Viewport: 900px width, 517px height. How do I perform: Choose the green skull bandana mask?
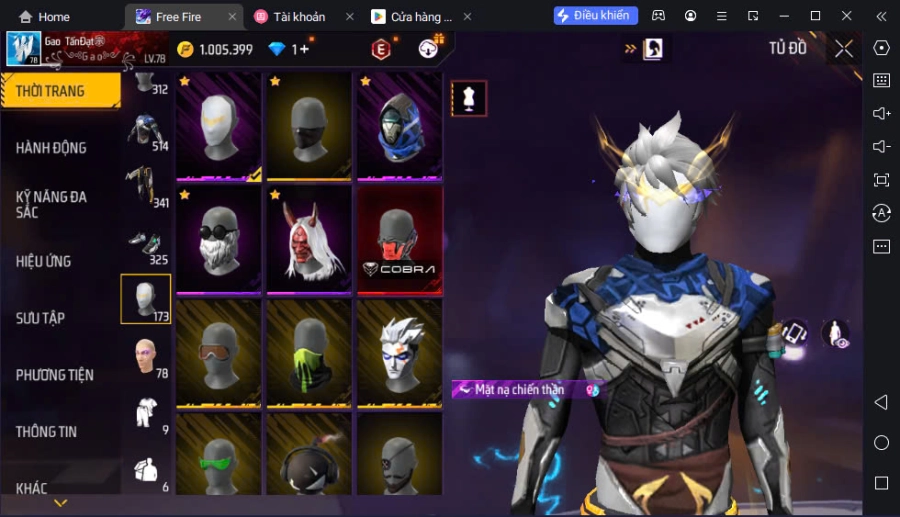[308, 352]
